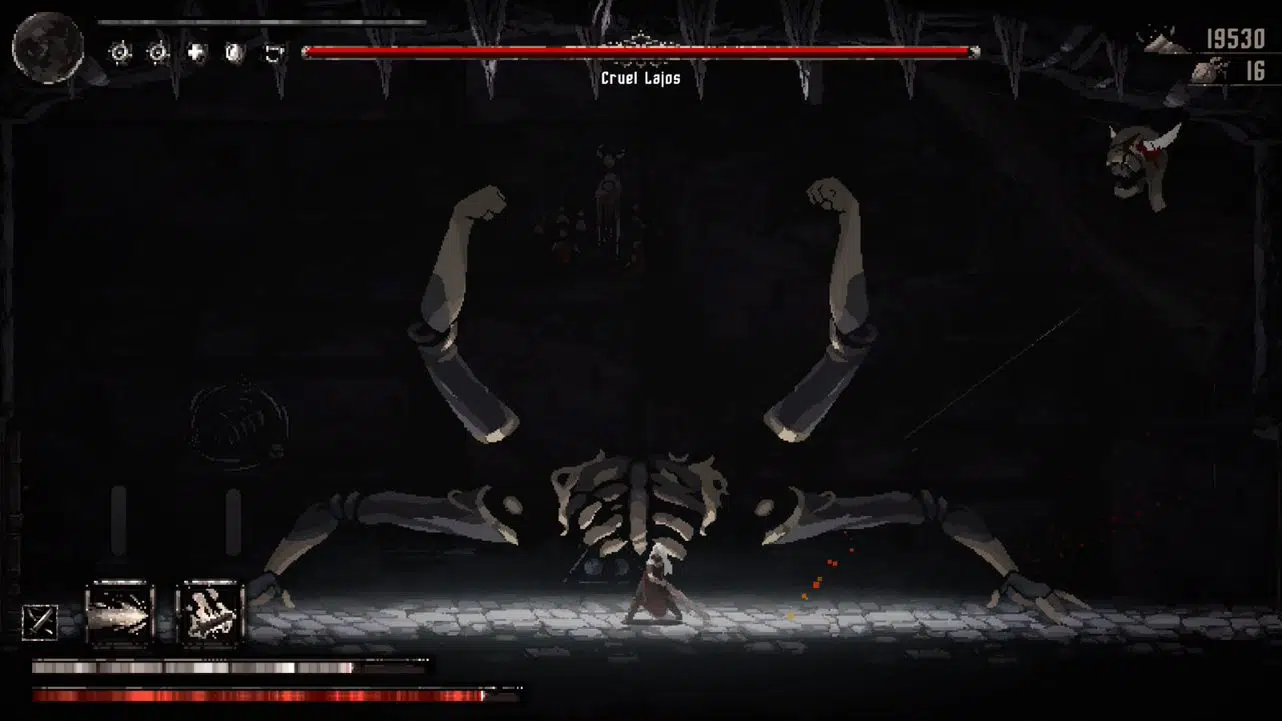Viewport: 1282px width, 721px height.
Task: Click the second bullet ammo counter icon
Action: pyautogui.click(x=157, y=53)
